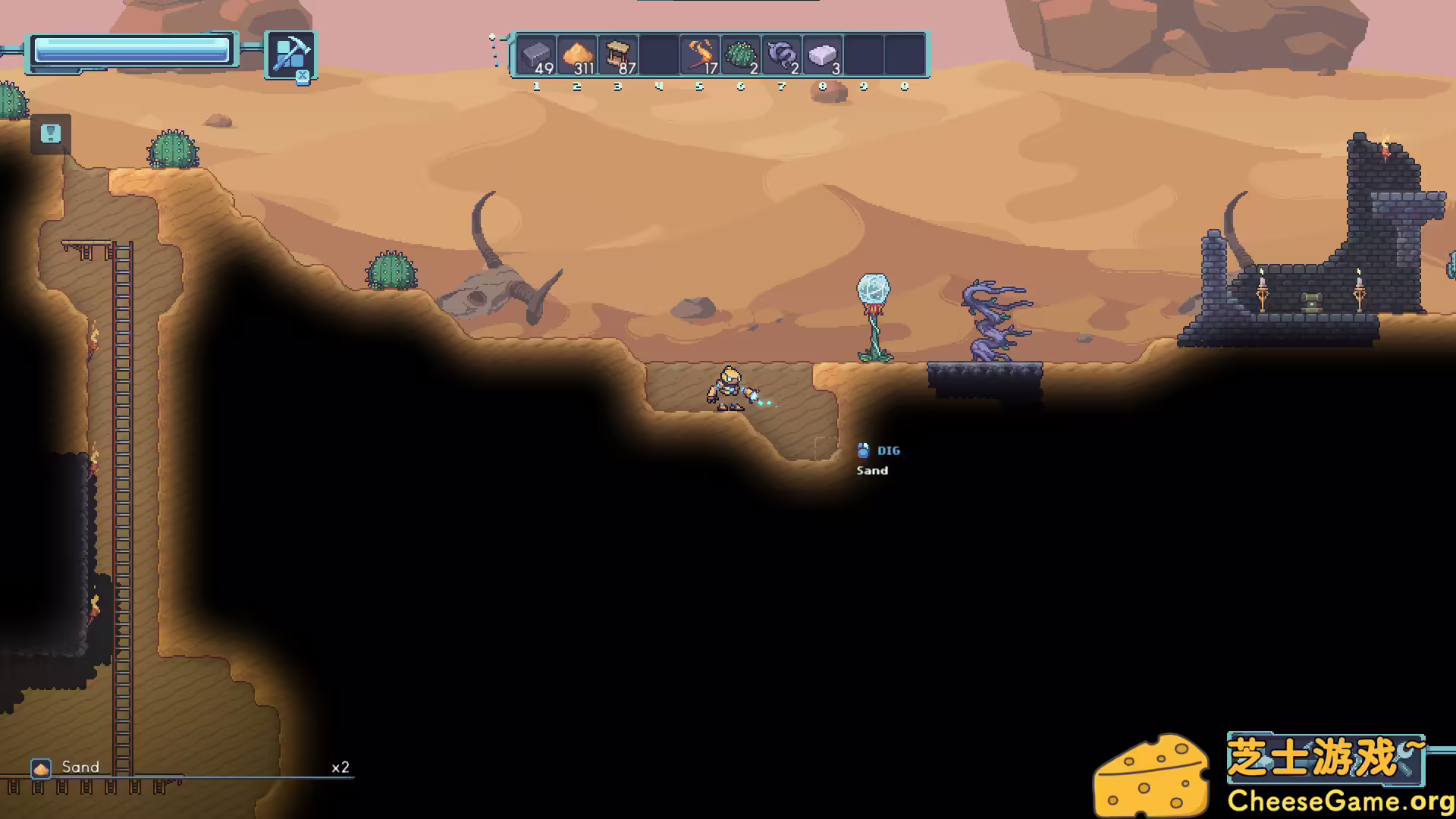Select the white ingot hotbar slot
This screenshot has height=819, width=1456.
(823, 55)
